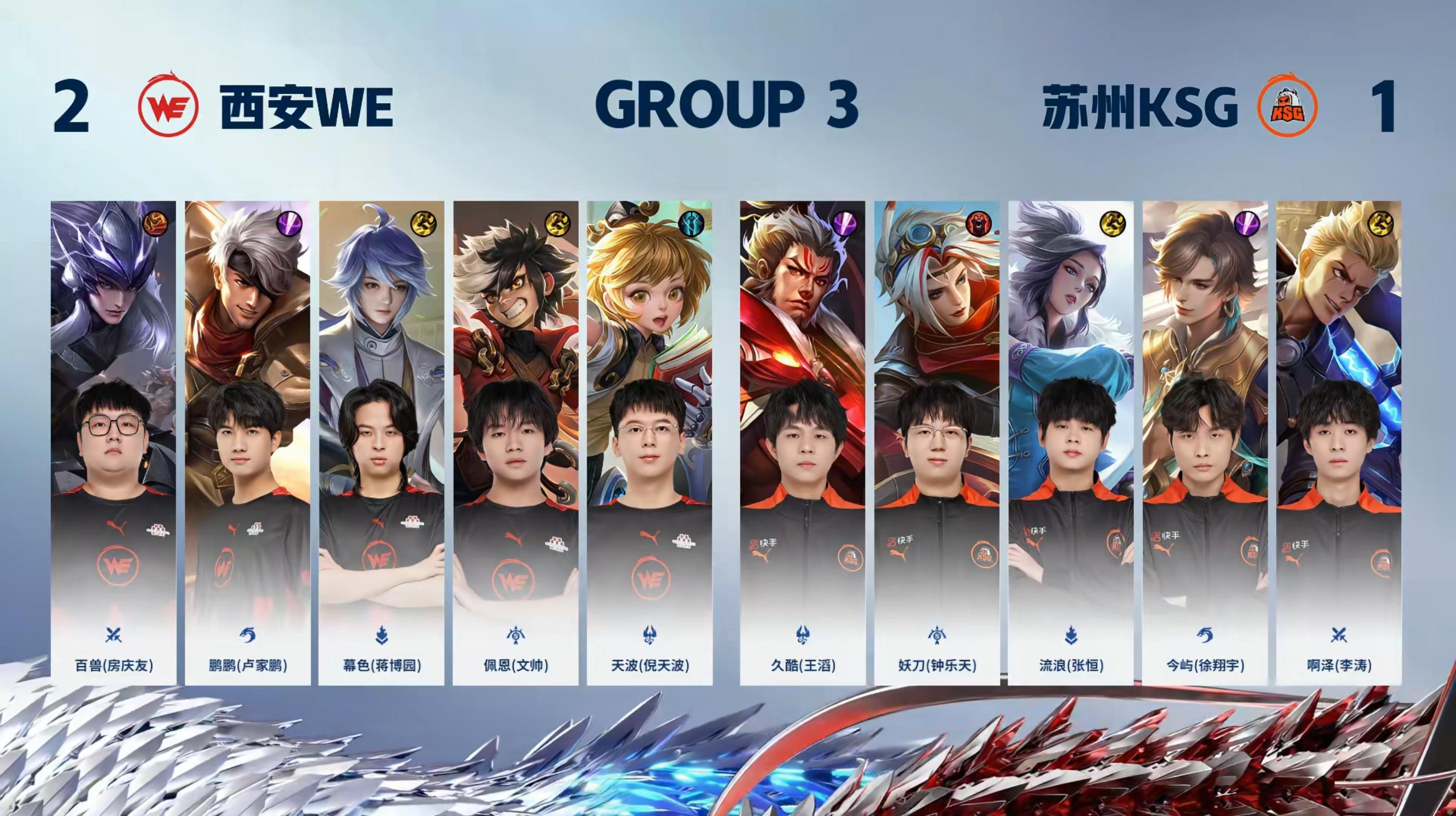Image resolution: width=1456 pixels, height=816 pixels.
Task: Click the teal summoner spell icon on 天波's card
Action: (x=691, y=224)
